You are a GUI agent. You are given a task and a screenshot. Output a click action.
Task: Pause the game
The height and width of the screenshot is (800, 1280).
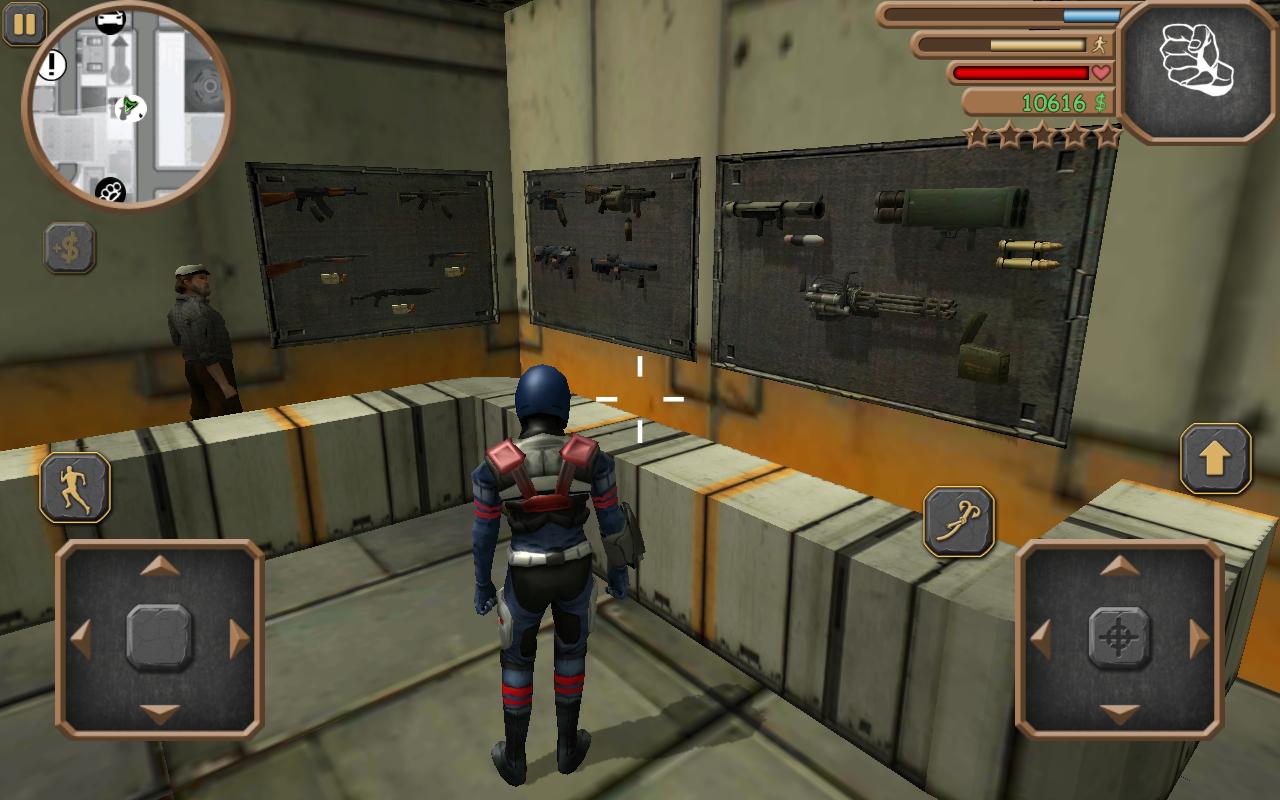tap(25, 24)
